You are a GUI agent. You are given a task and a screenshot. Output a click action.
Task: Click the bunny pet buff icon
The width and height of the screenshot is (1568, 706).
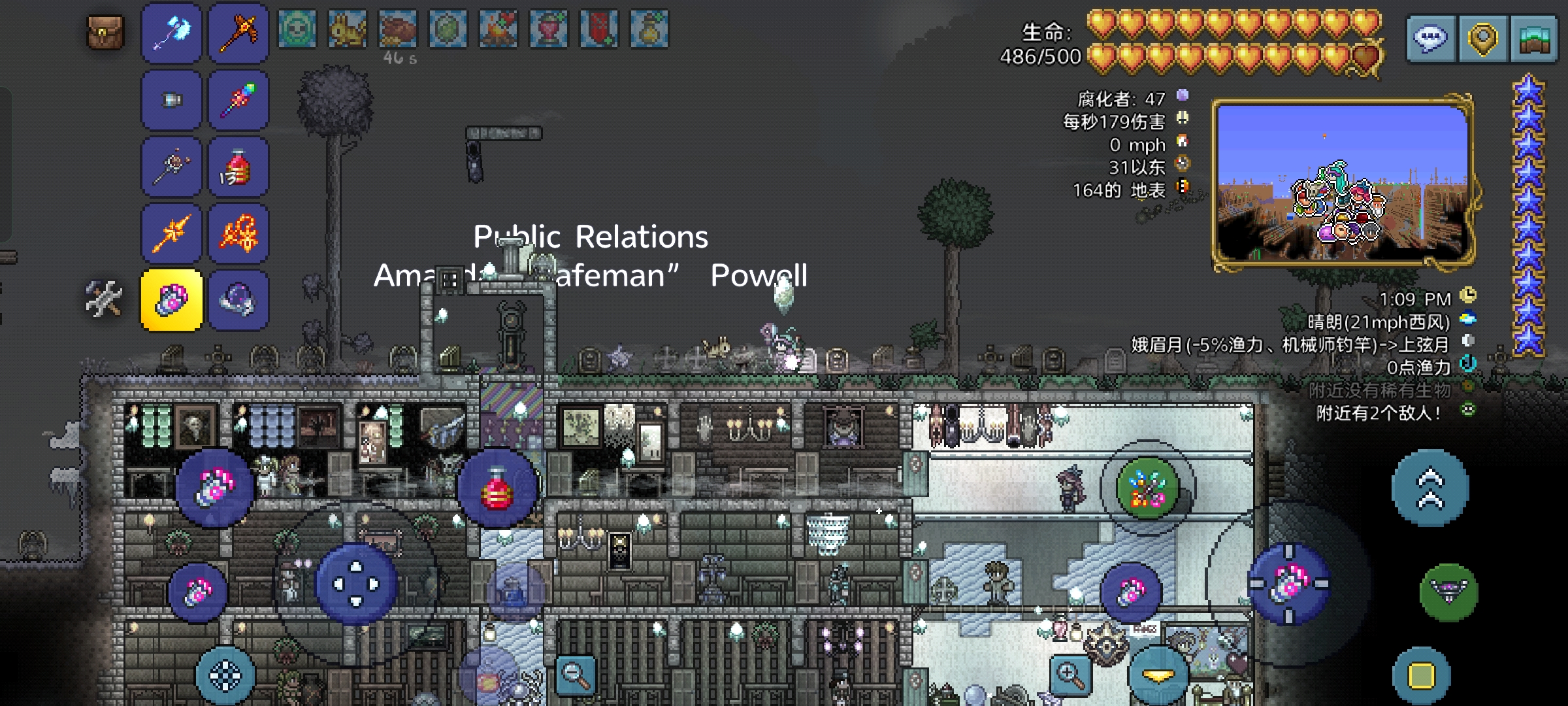click(347, 29)
